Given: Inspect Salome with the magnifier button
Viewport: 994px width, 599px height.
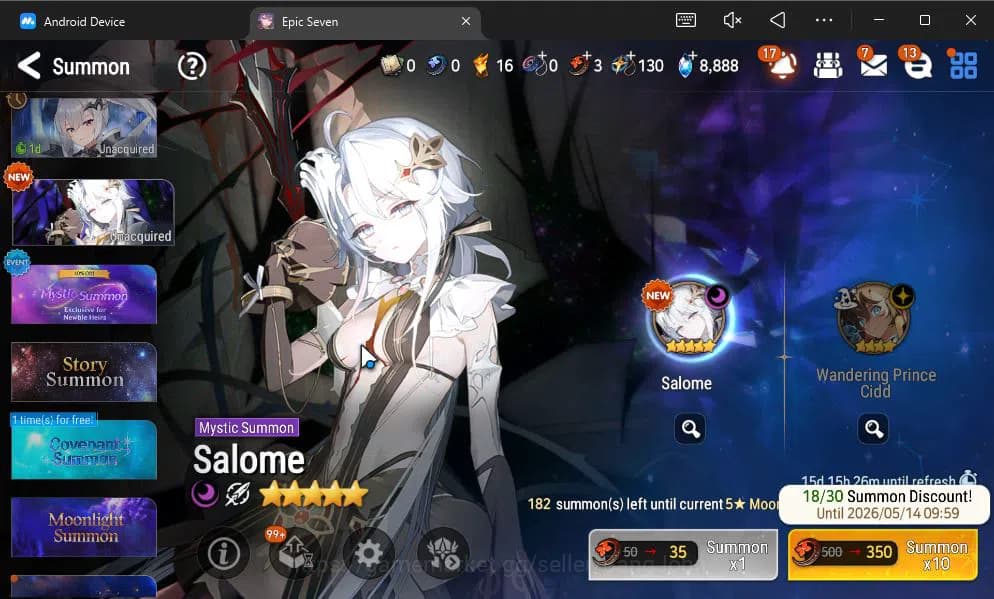Looking at the screenshot, I should pos(690,429).
